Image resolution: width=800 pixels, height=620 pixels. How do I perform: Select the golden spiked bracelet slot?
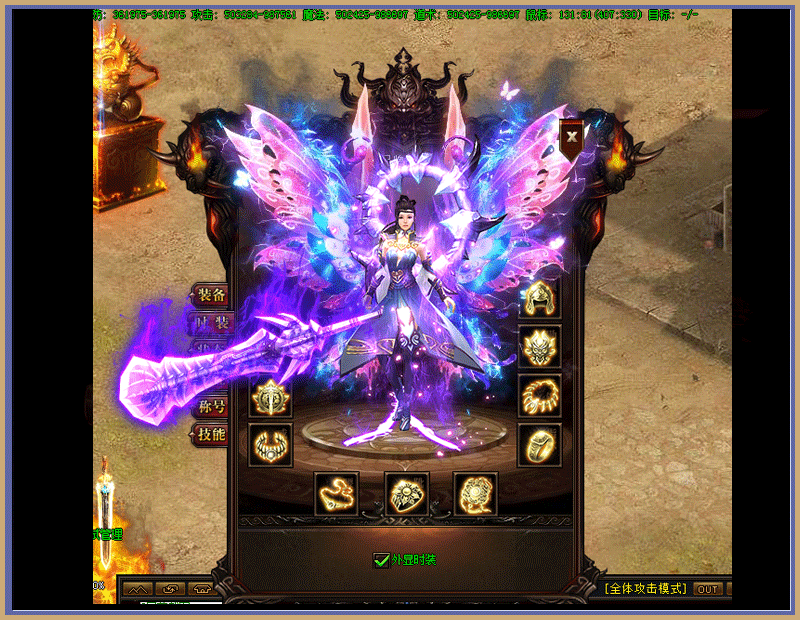pos(539,396)
